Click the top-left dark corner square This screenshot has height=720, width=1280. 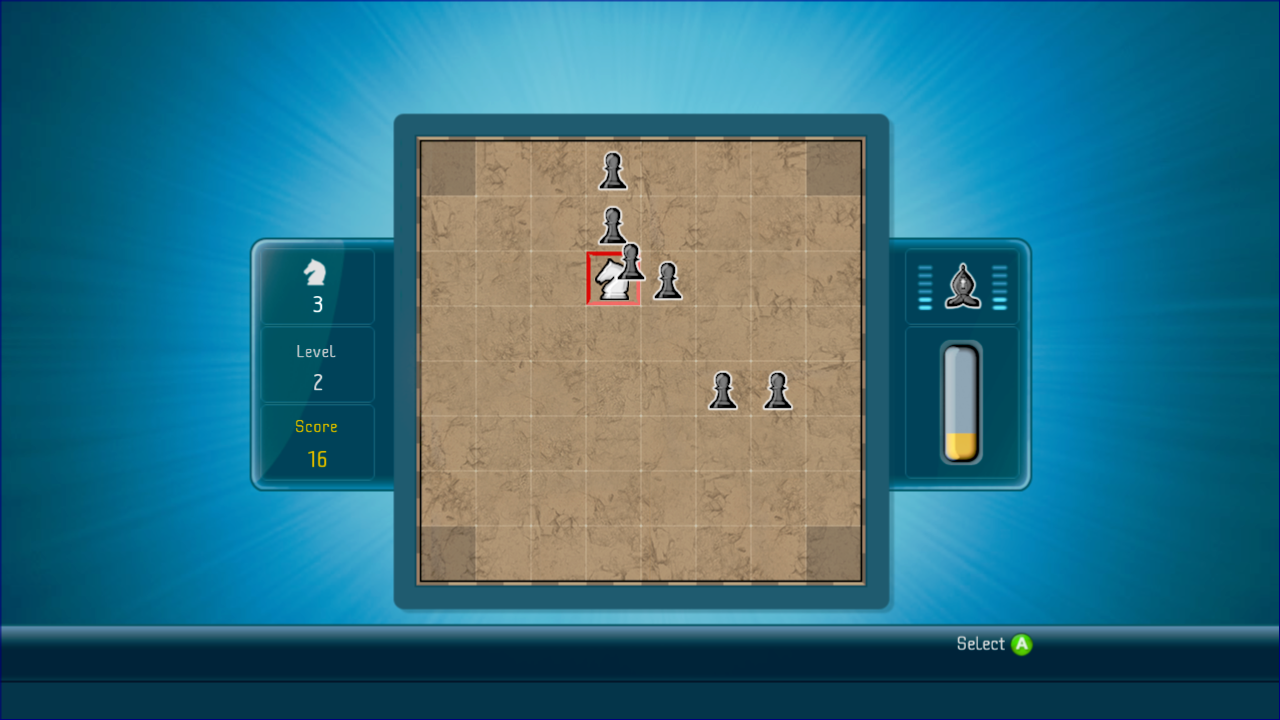pos(448,167)
